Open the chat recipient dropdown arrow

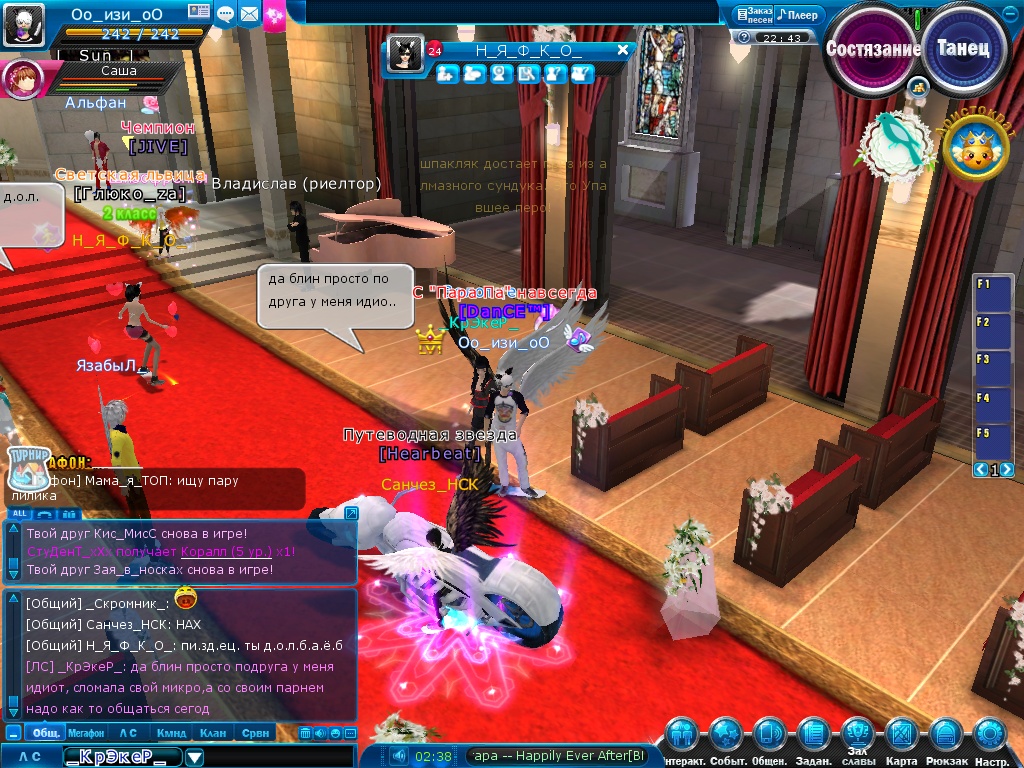coord(194,757)
